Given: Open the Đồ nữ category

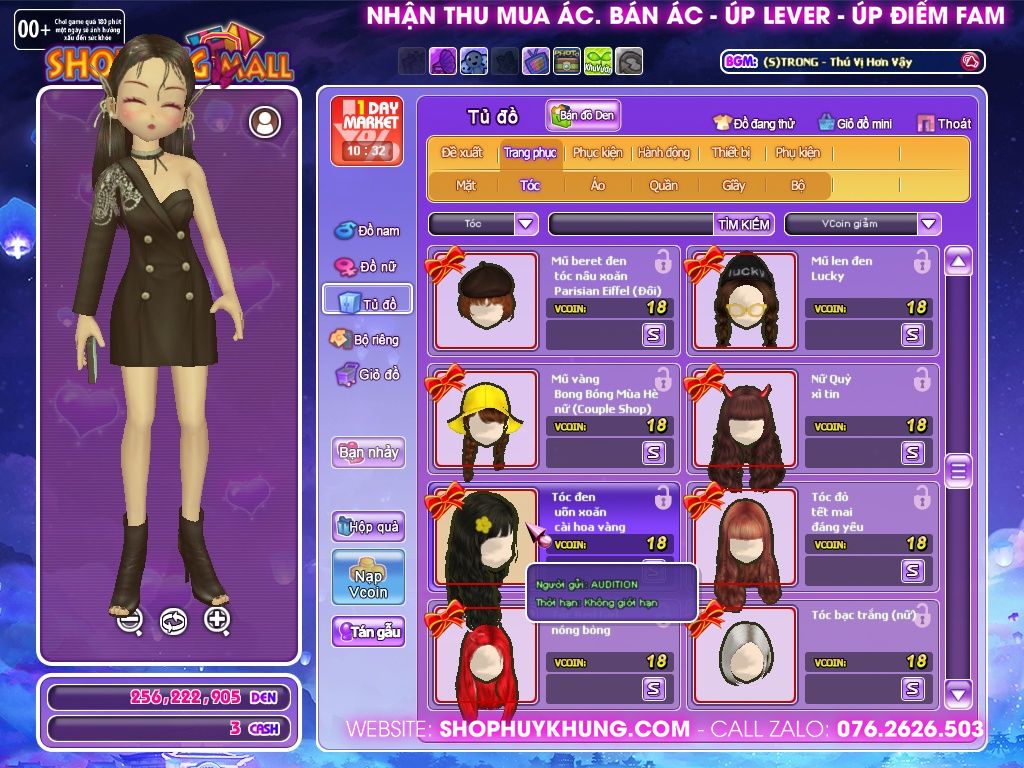Looking at the screenshot, I should pyautogui.click(x=367, y=267).
